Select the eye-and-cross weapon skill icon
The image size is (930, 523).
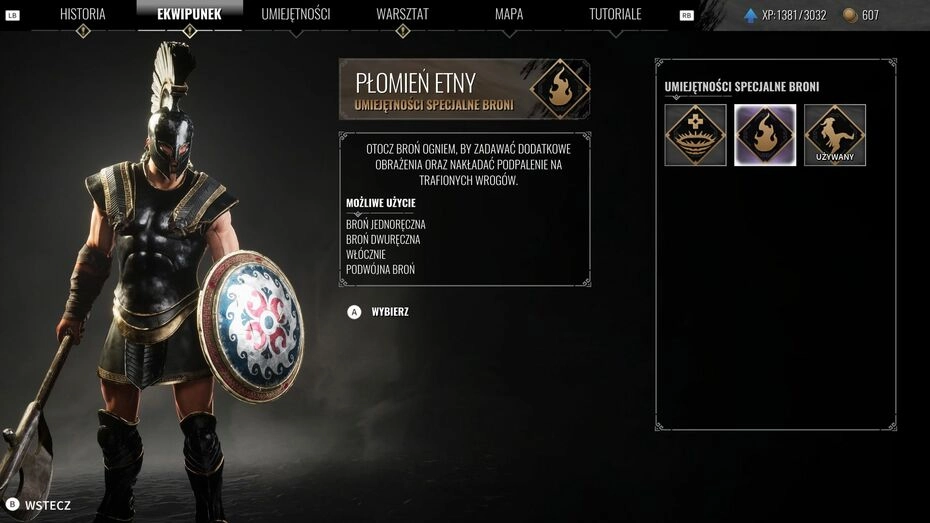tap(695, 135)
